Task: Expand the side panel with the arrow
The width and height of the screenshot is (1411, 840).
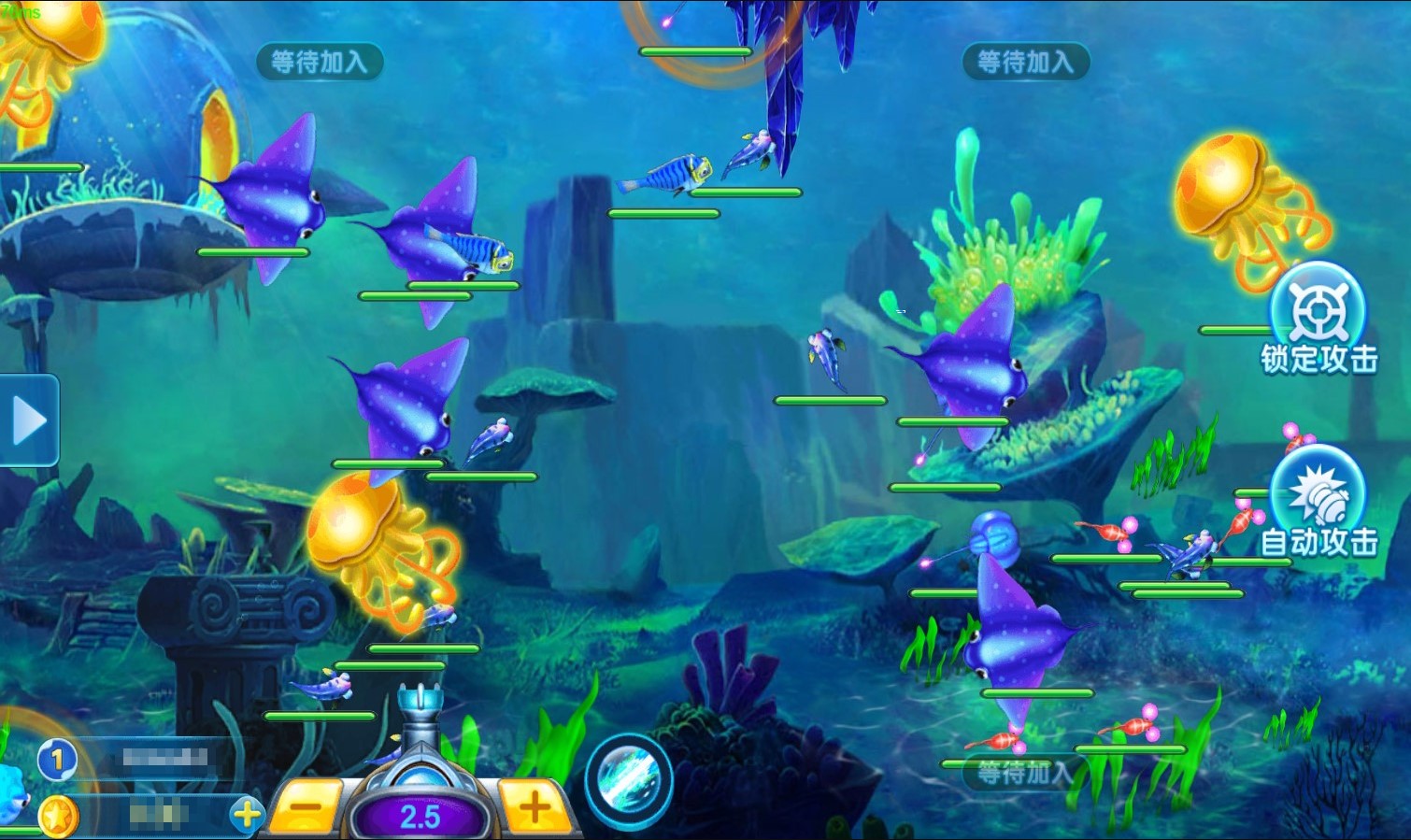Action: click(x=29, y=421)
